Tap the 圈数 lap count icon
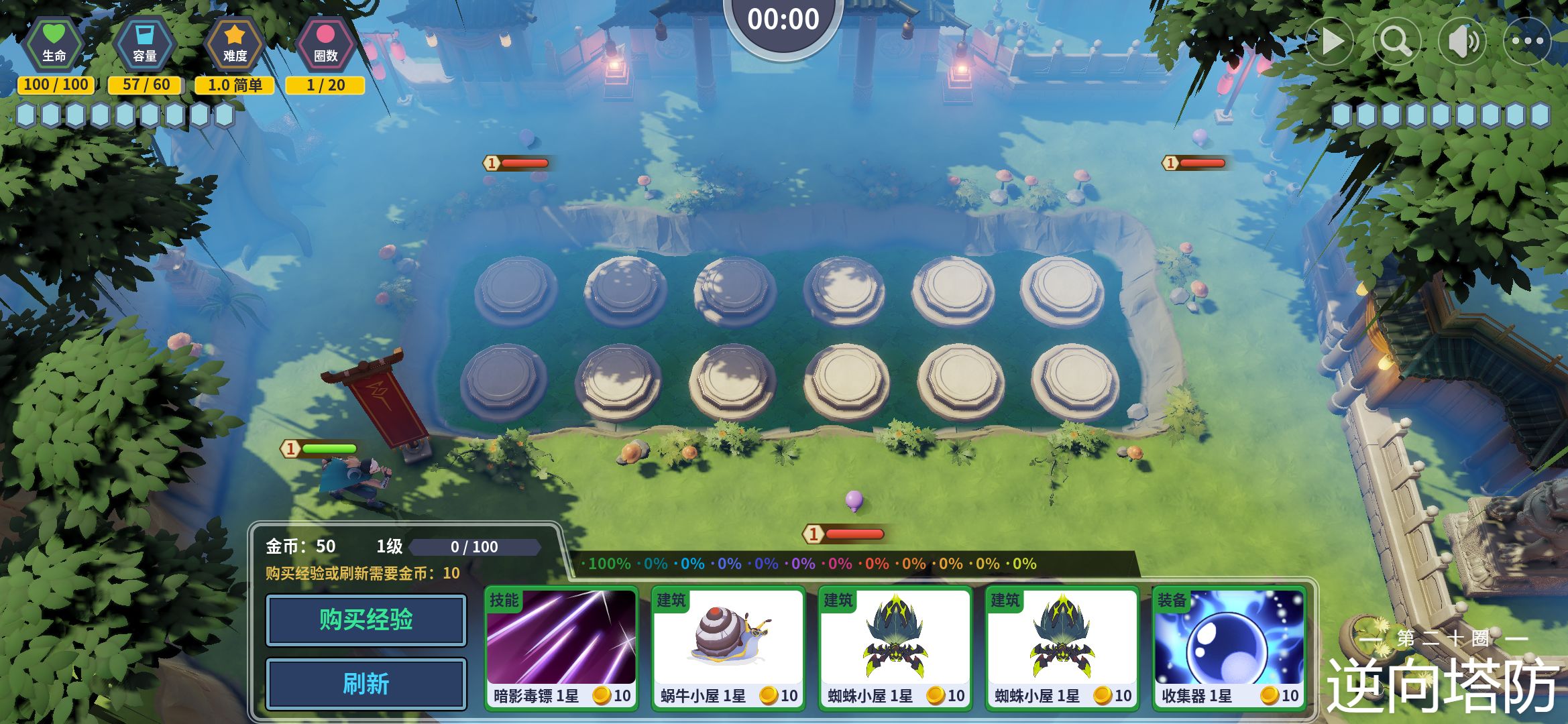The width and height of the screenshot is (1568, 724). pyautogui.click(x=325, y=44)
